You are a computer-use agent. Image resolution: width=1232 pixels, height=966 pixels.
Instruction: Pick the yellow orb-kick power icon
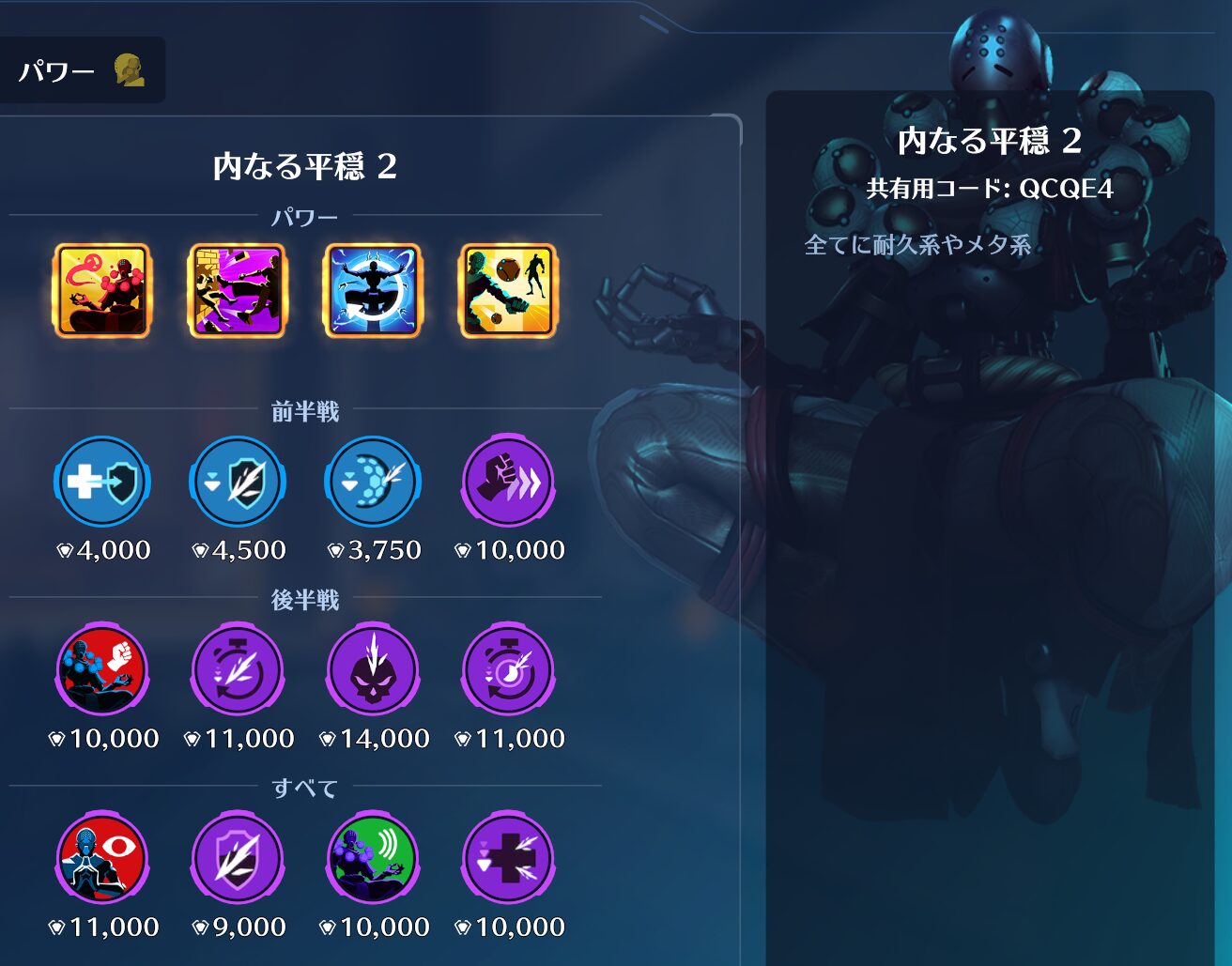508,290
